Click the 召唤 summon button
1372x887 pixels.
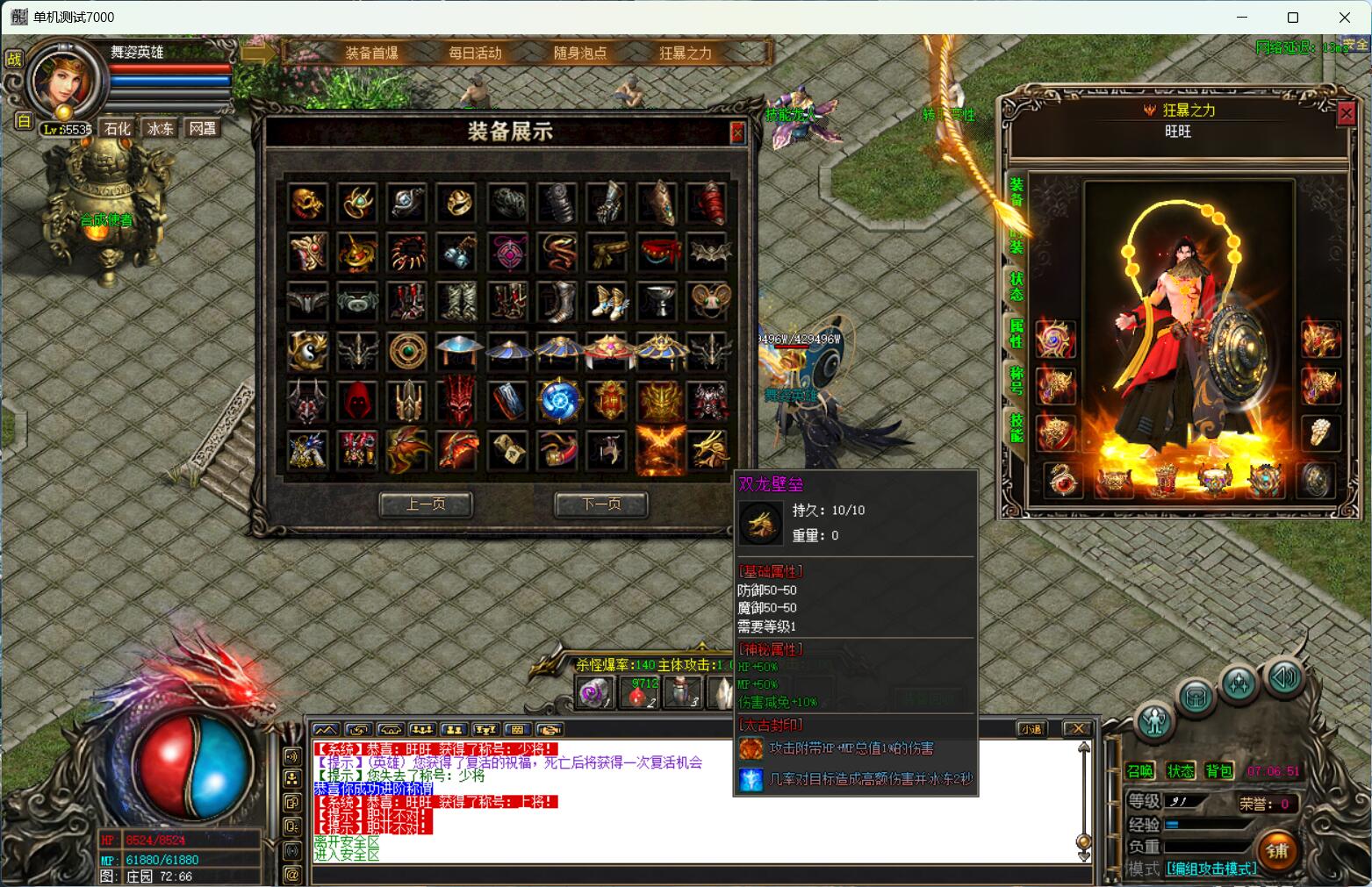[1140, 771]
